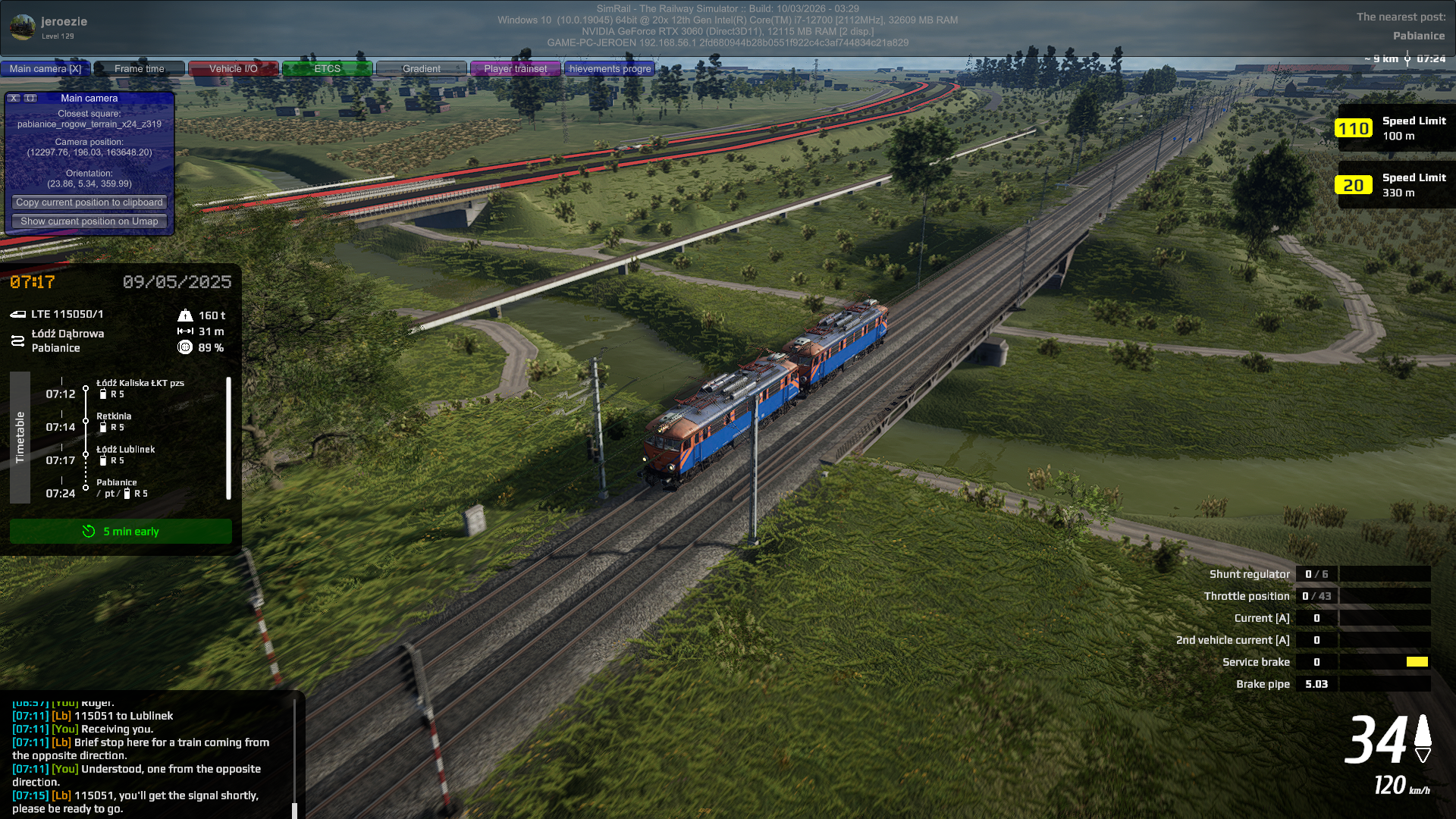1456x819 pixels.
Task: Toggle the Main camera [X] debug button
Action: point(45,69)
